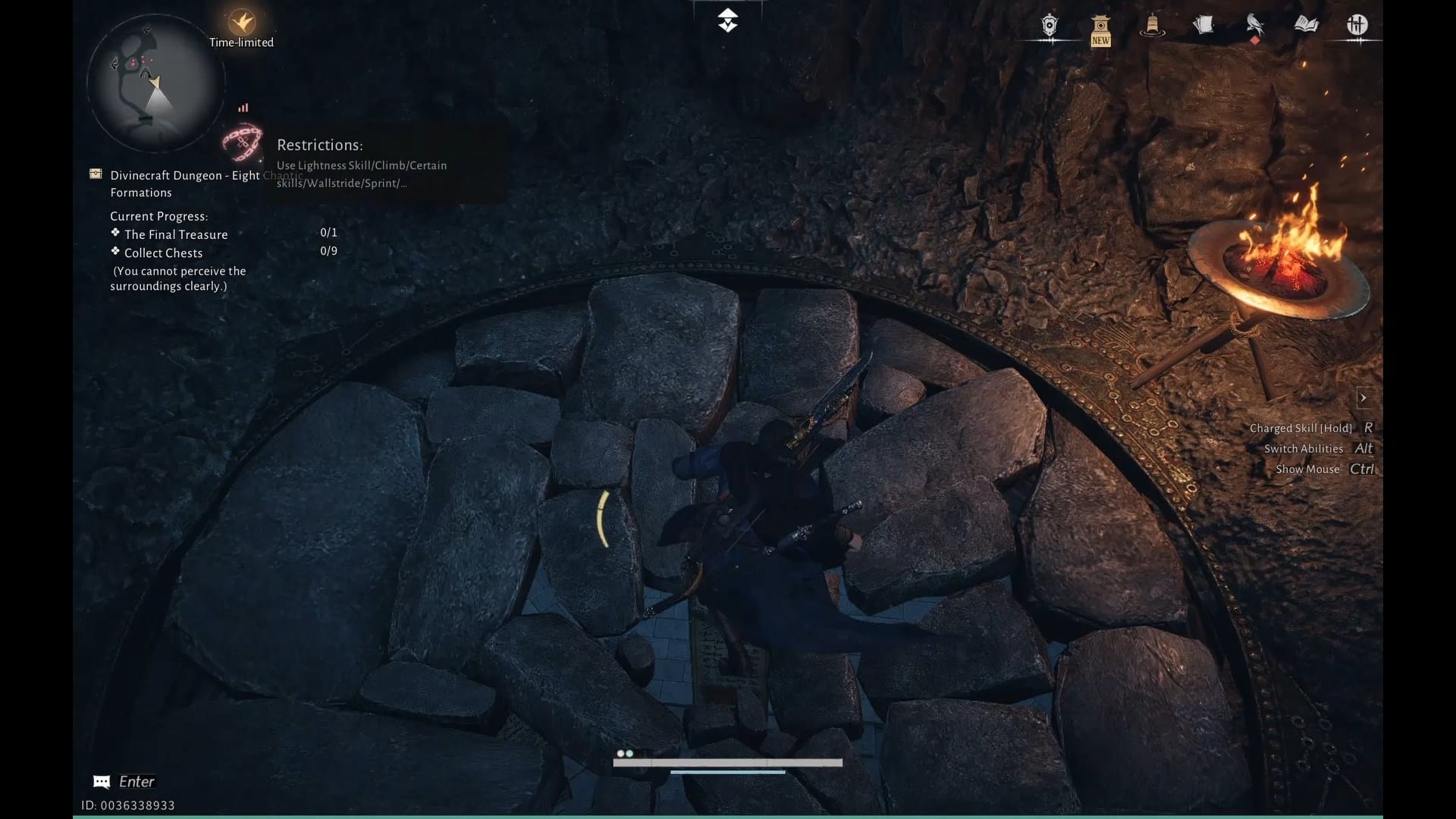Image resolution: width=1456 pixels, height=819 pixels.
Task: Expand the side panel arrow
Action: pos(1363,397)
